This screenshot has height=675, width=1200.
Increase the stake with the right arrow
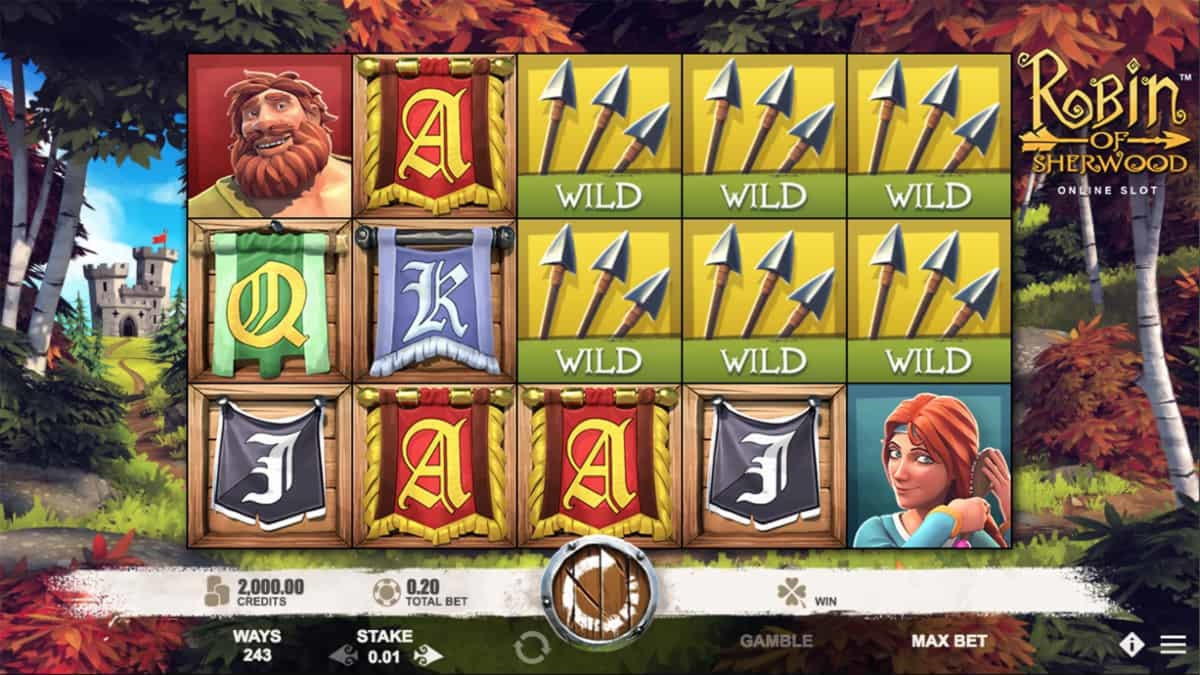click(428, 656)
